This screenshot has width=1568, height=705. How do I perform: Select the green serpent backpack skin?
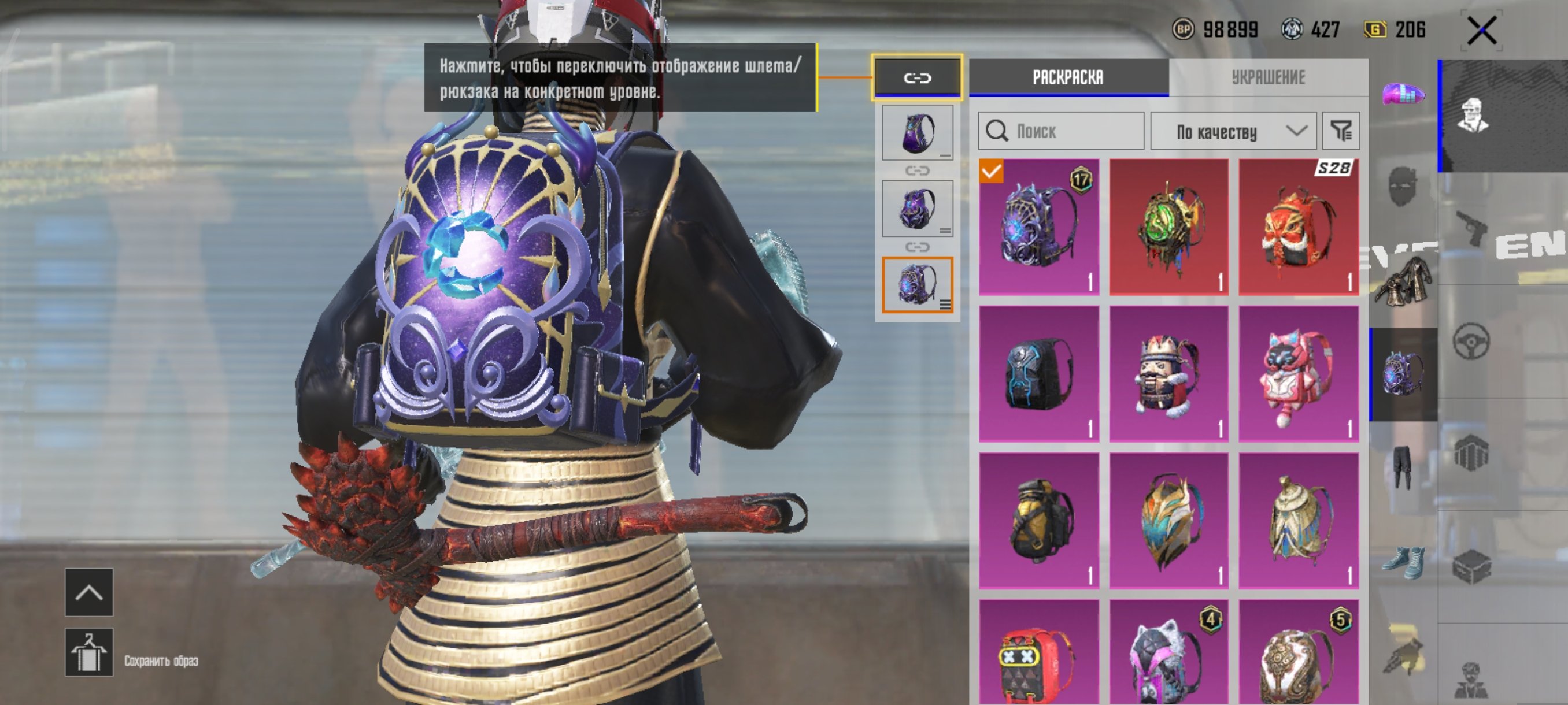click(x=1168, y=228)
